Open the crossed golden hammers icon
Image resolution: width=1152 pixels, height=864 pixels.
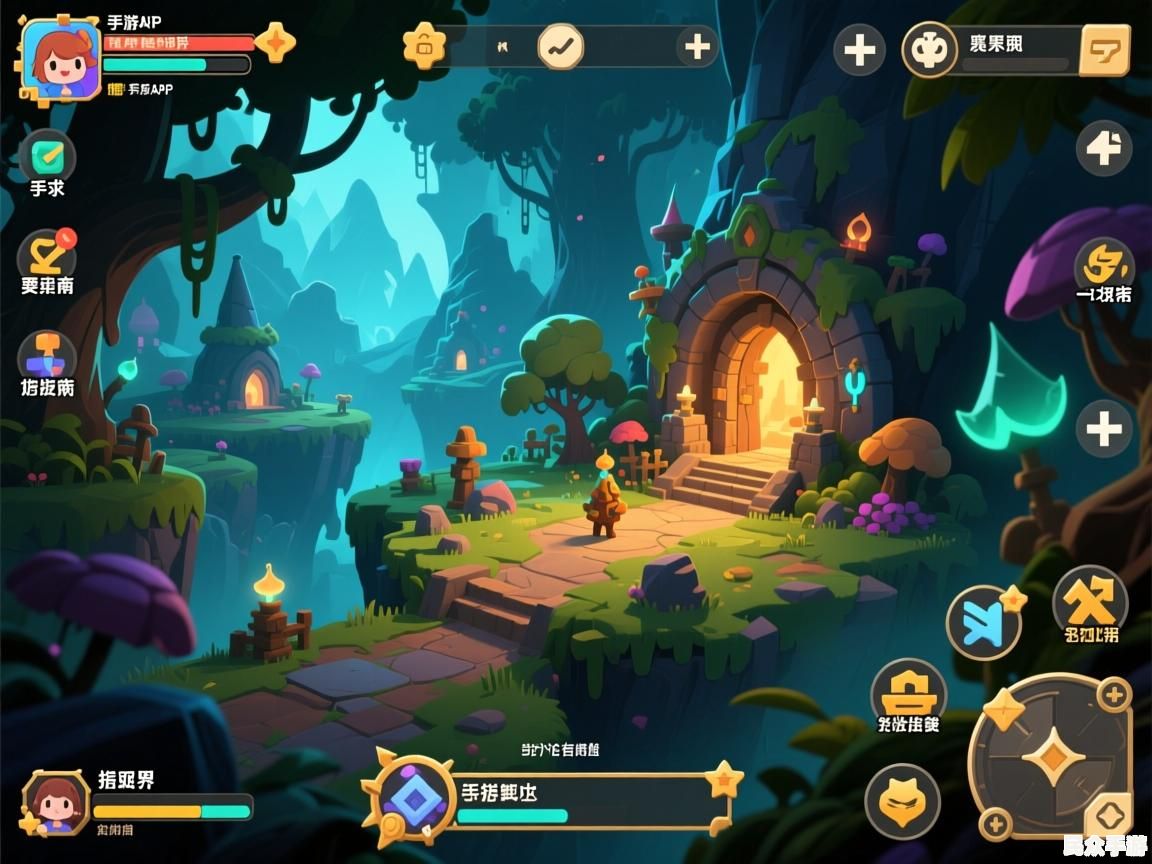click(x=1090, y=600)
